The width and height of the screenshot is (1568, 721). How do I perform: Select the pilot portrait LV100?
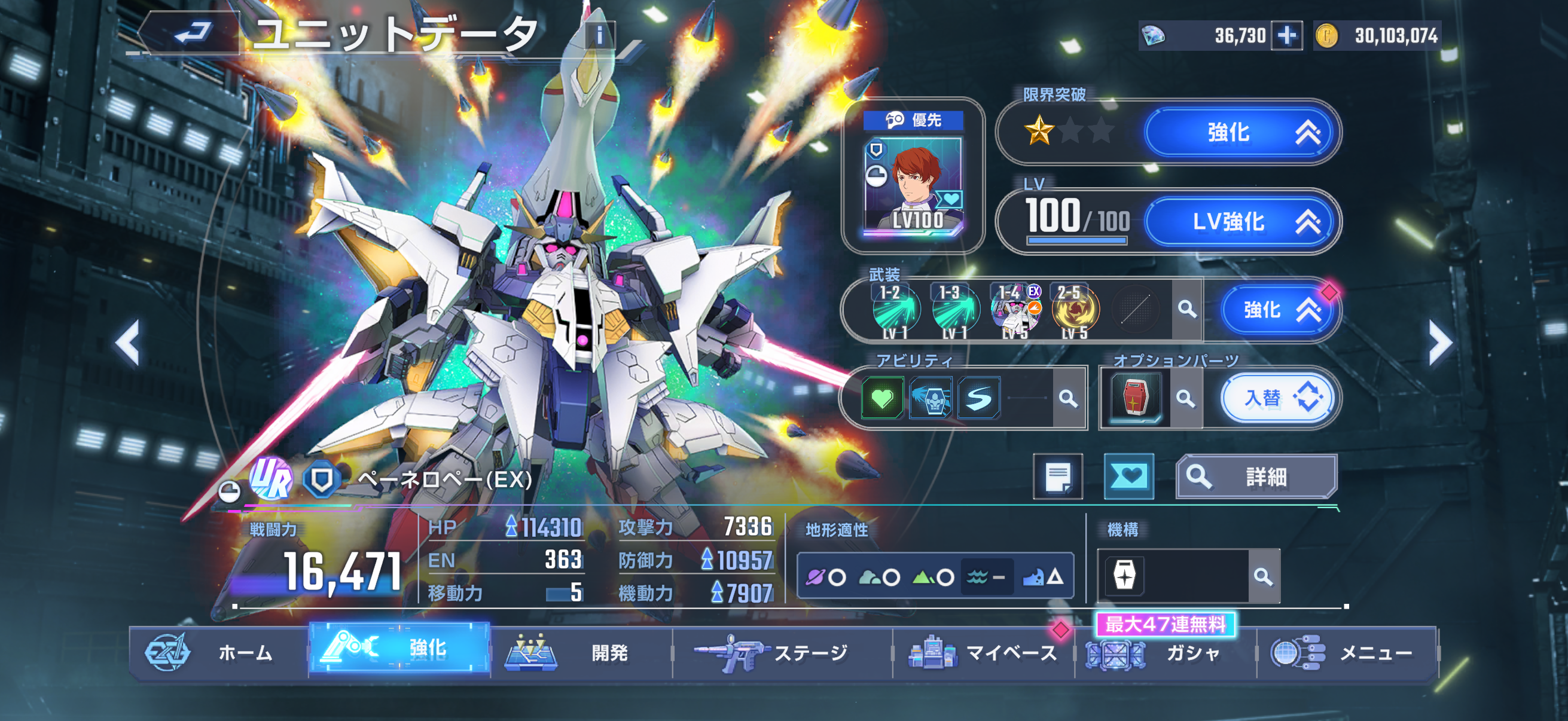pos(913,185)
